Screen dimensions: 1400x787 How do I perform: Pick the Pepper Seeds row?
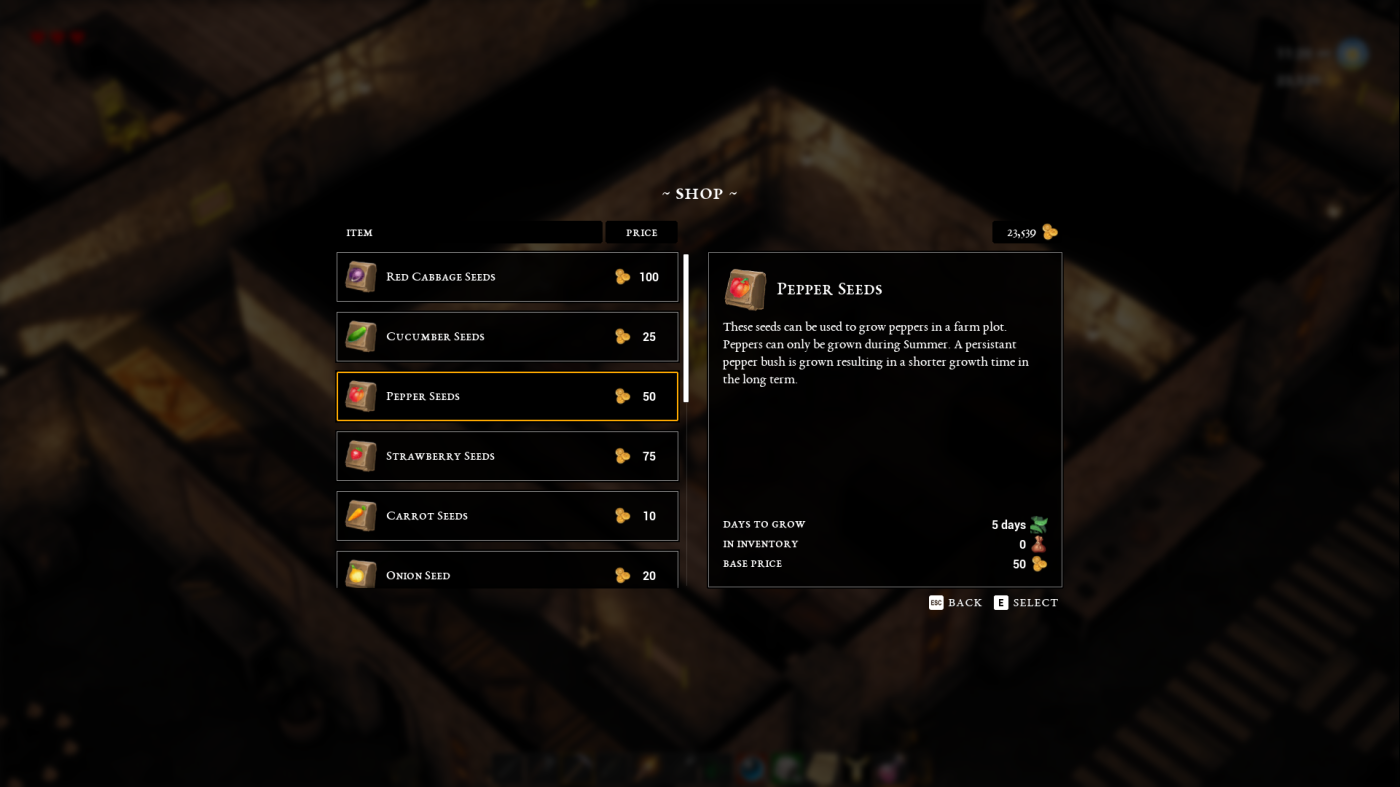[507, 396]
